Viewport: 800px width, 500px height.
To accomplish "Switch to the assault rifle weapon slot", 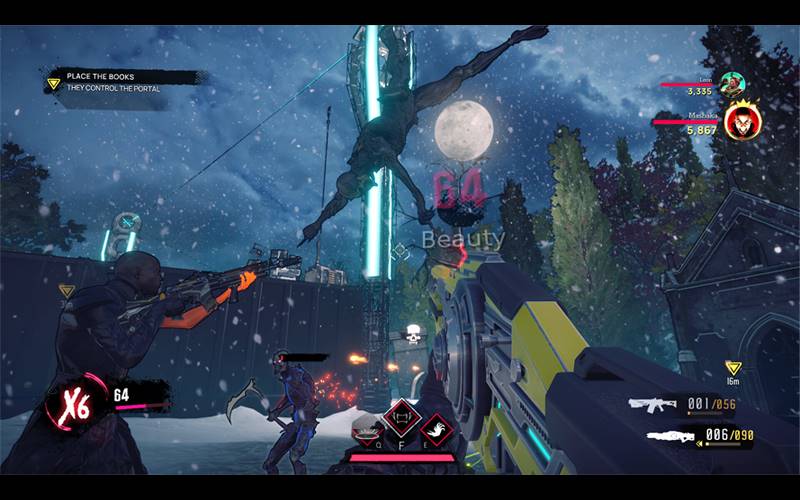I will click(x=654, y=404).
